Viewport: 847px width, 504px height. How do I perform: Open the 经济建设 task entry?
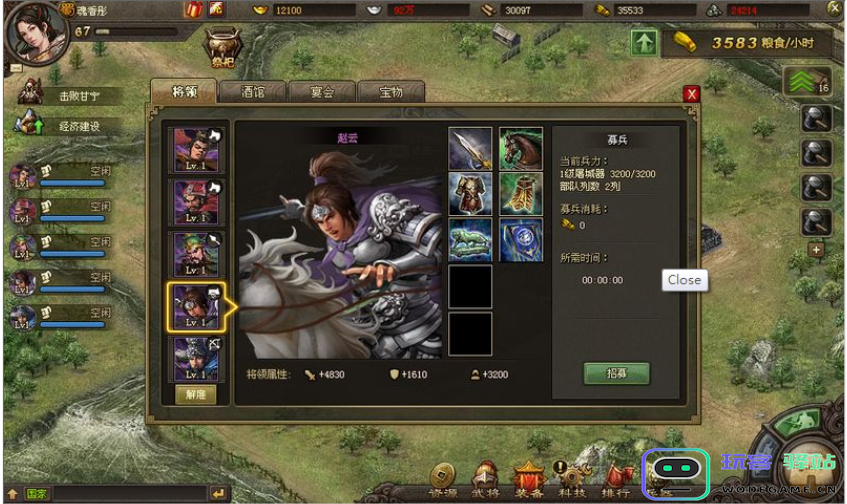pos(76,127)
